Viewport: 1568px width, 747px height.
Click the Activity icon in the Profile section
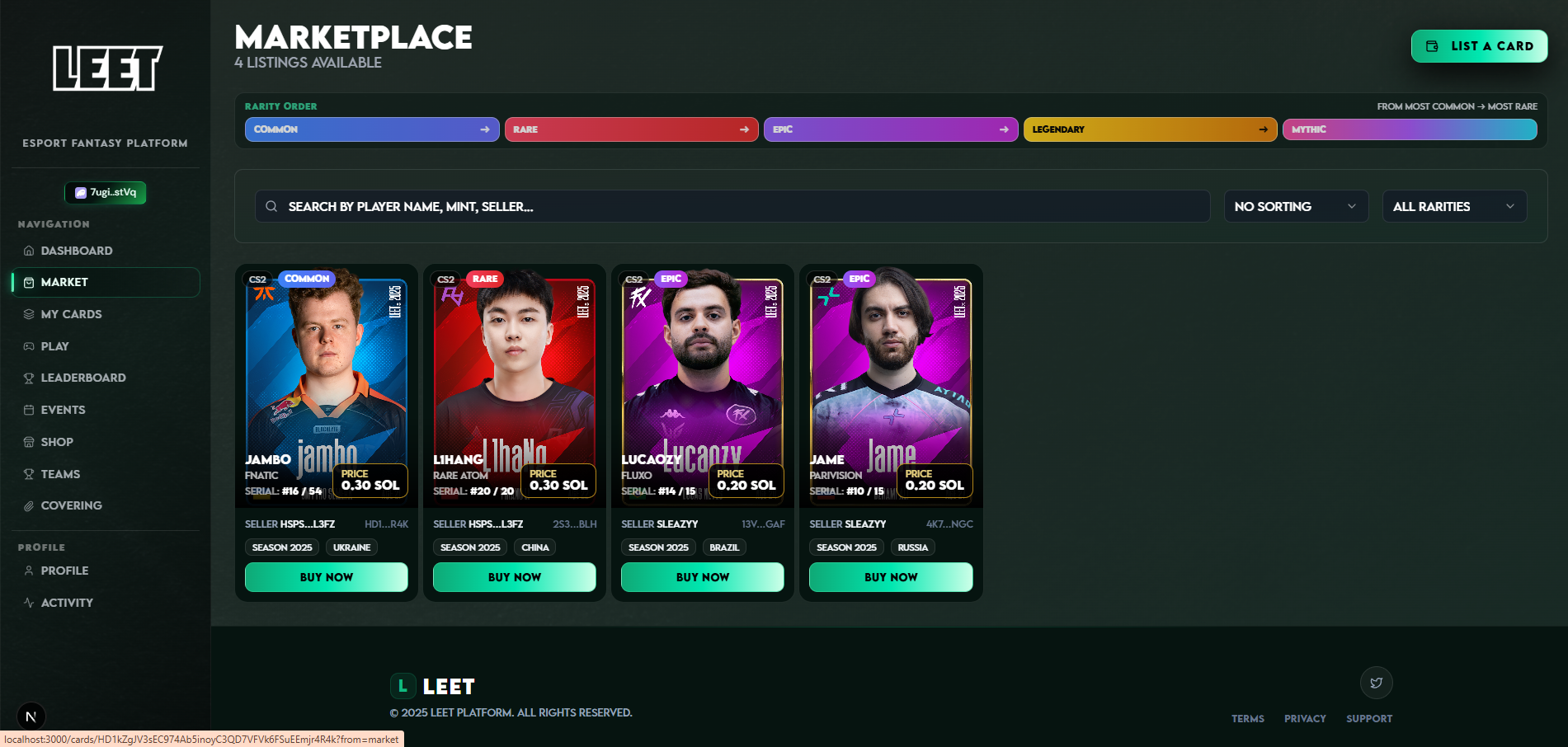[x=29, y=602]
